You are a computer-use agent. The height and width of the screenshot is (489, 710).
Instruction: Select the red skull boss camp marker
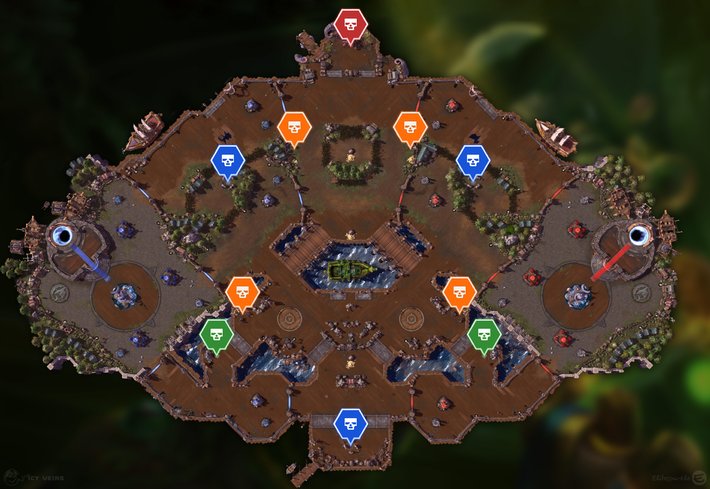point(350,24)
